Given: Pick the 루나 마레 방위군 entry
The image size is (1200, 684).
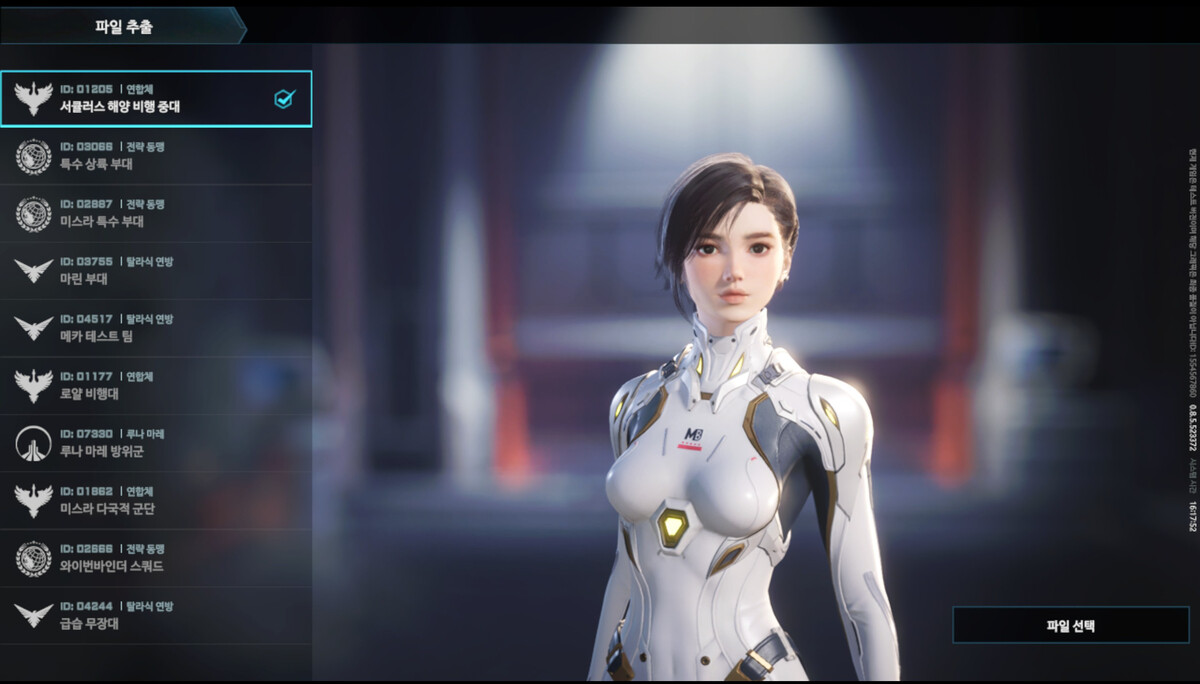Looking at the screenshot, I should [155, 443].
